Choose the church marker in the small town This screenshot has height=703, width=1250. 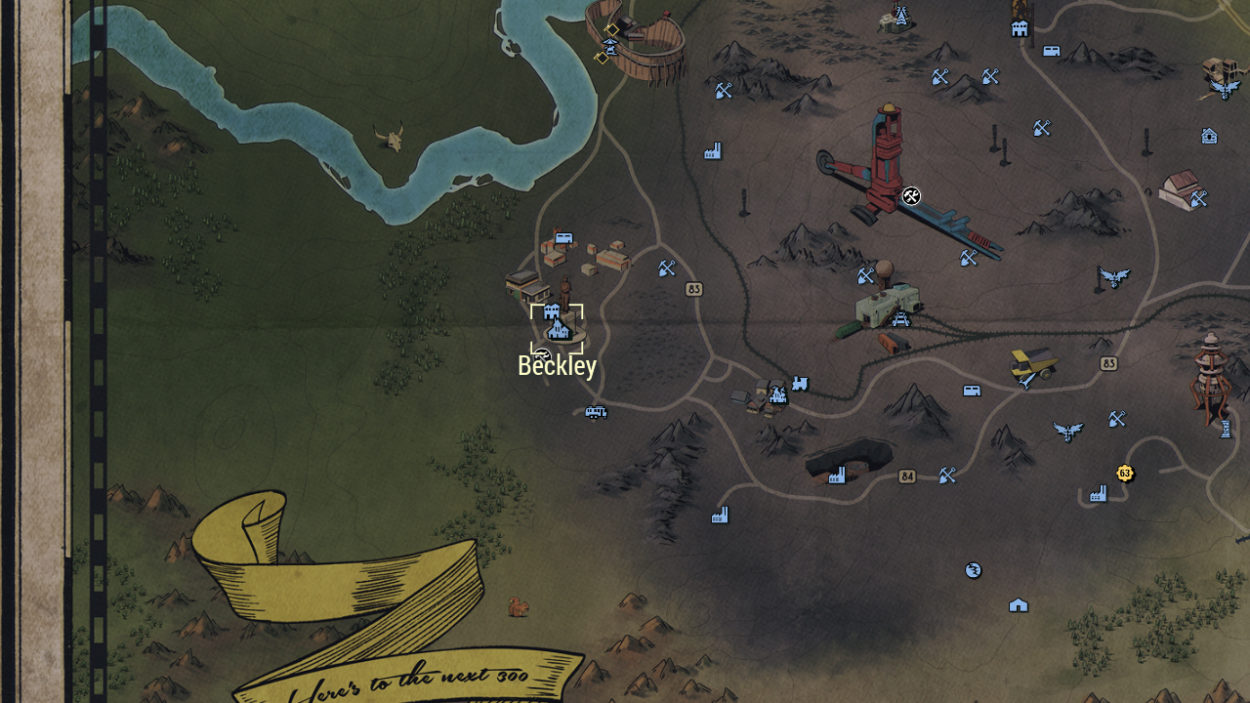(777, 395)
